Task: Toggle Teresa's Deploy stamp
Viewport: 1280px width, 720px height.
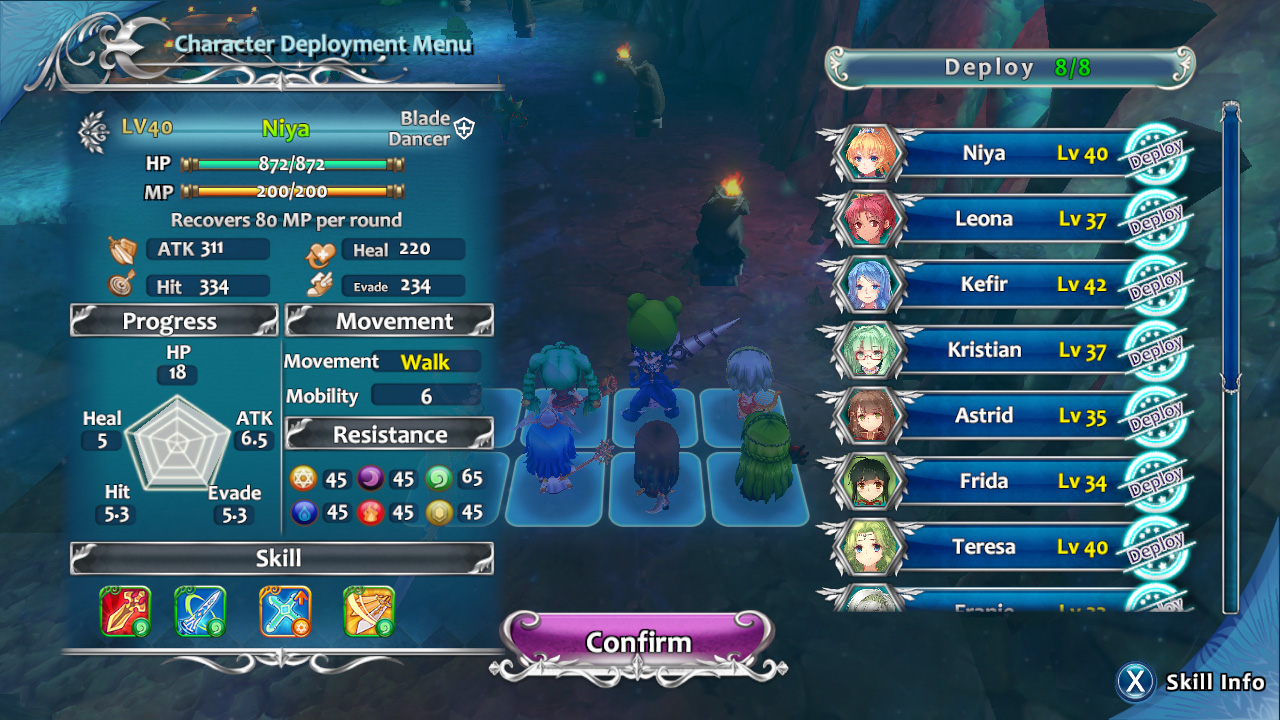Action: point(1156,549)
